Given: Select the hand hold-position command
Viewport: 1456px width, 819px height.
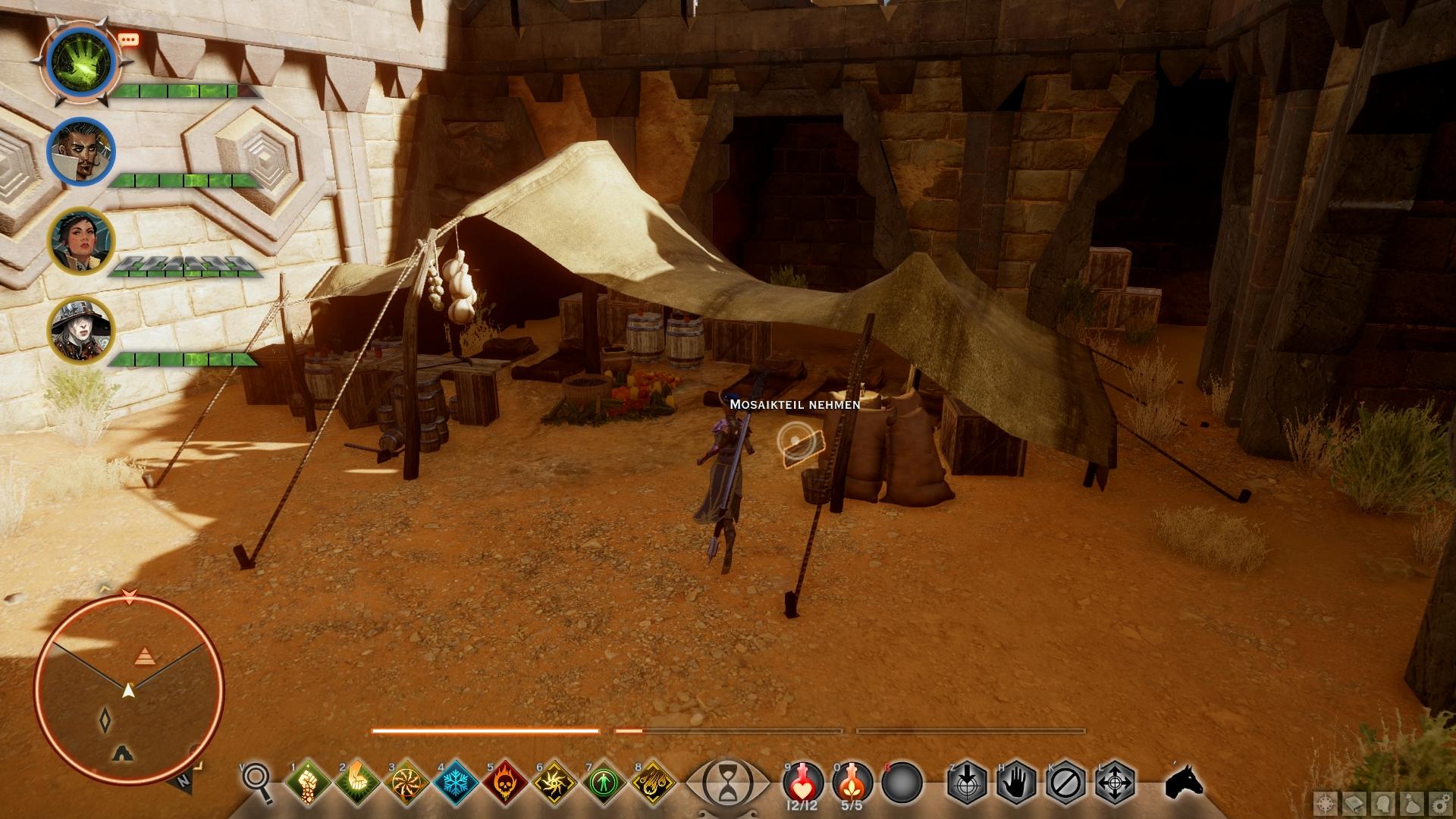Looking at the screenshot, I should click(x=1016, y=782).
